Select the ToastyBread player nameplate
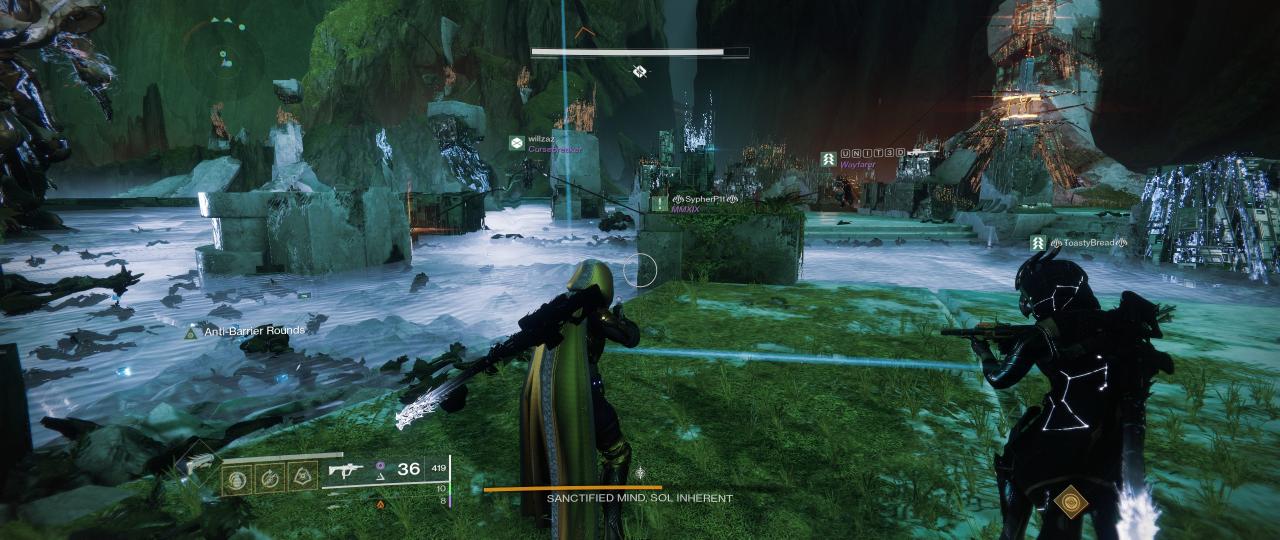1280x540 pixels. point(1085,243)
